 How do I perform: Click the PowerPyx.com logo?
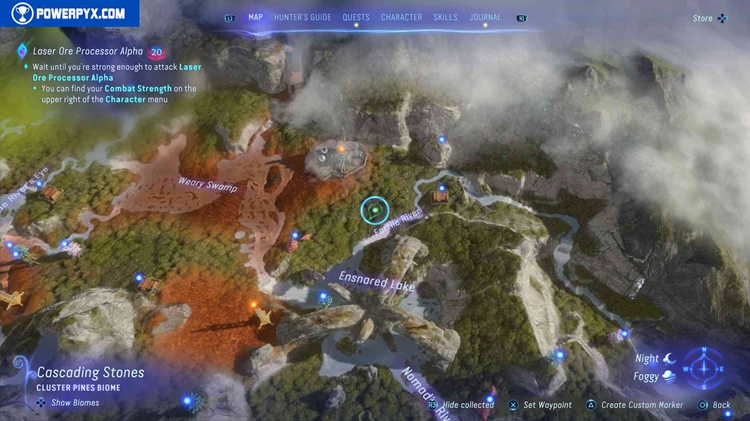coord(68,13)
